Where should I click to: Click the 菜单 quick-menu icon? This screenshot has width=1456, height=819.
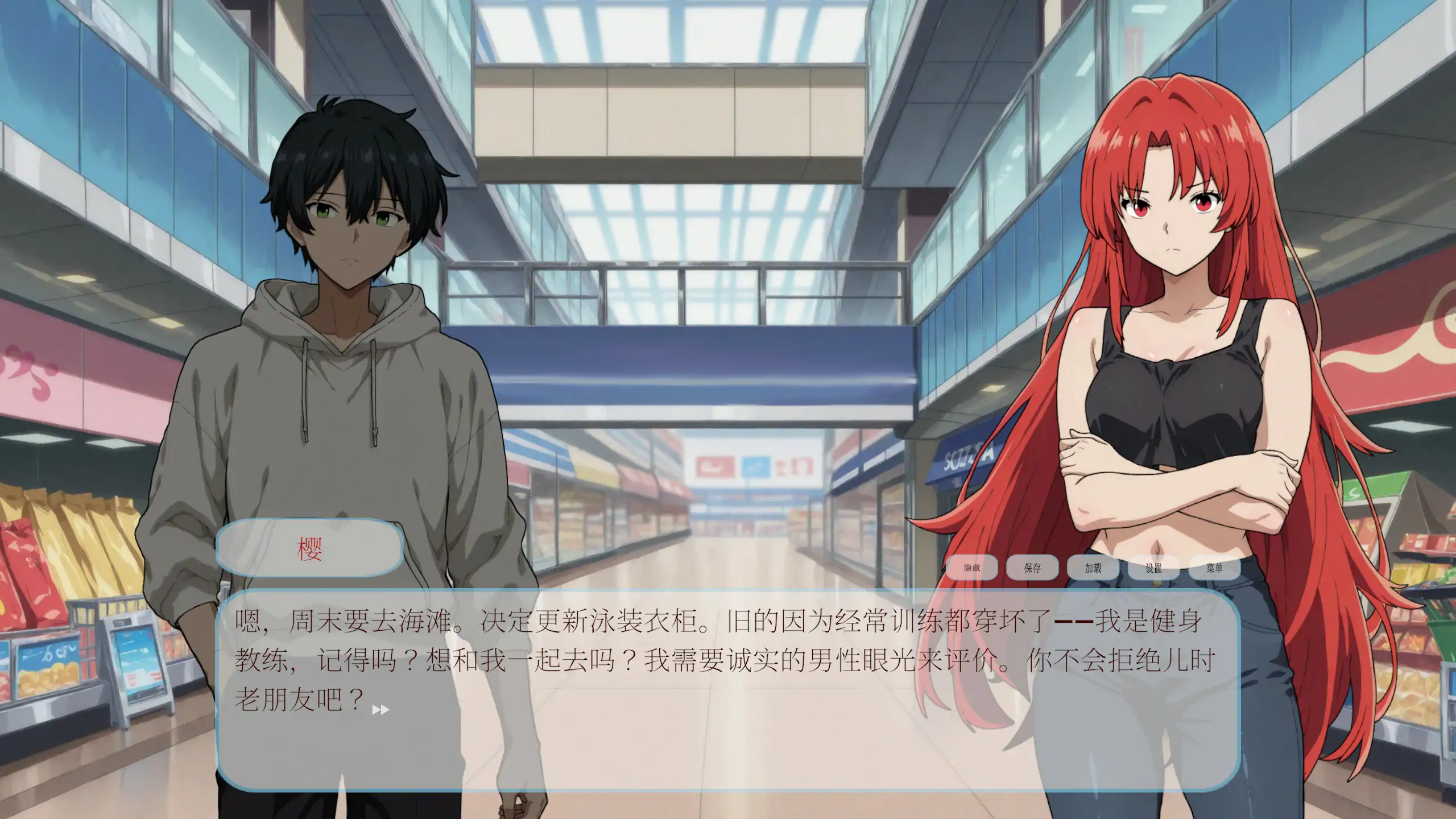pos(1215,567)
